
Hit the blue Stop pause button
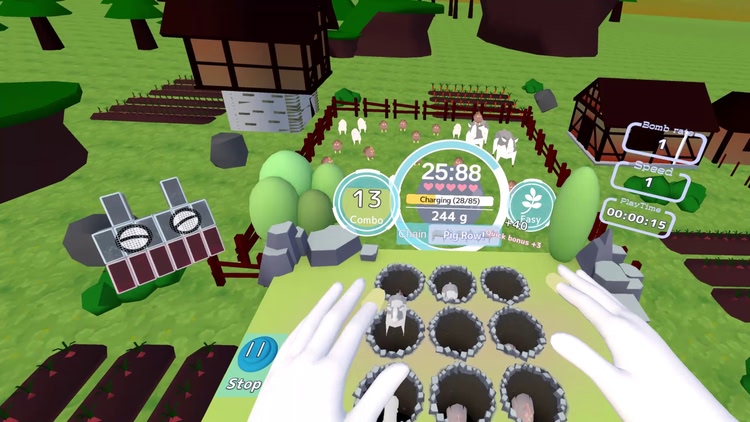259,355
